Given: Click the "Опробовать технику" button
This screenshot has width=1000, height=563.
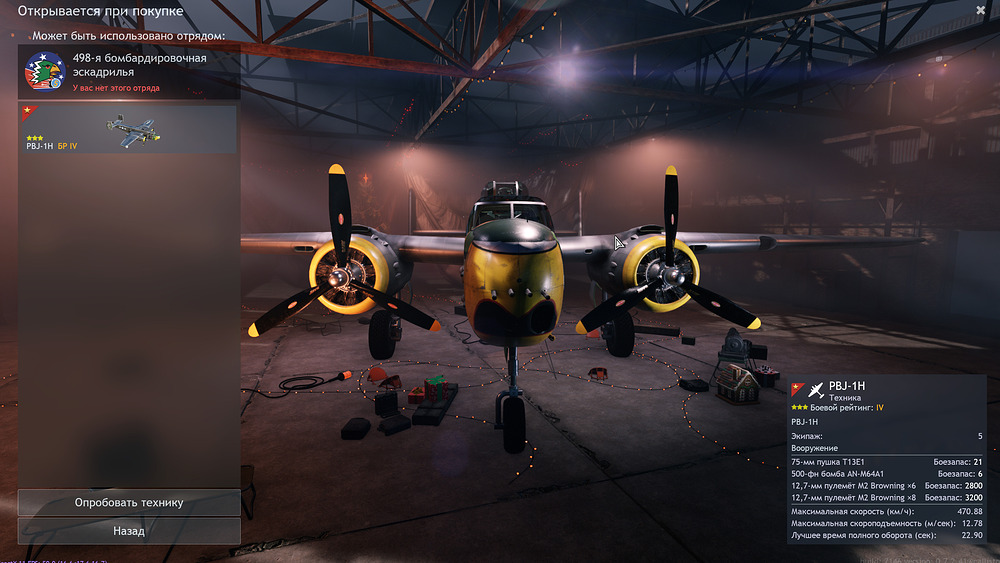Looking at the screenshot, I should tap(129, 502).
